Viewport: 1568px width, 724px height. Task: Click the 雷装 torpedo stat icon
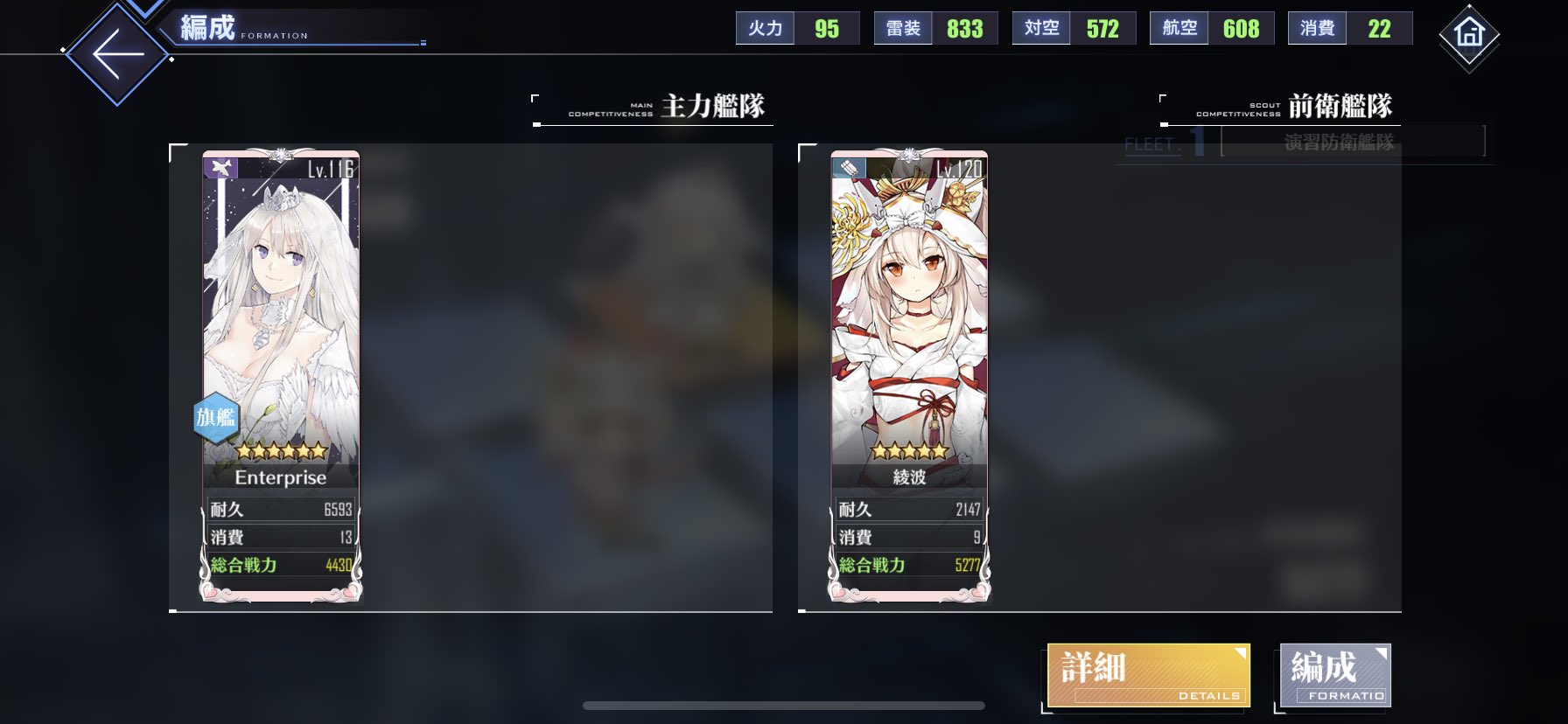(902, 27)
